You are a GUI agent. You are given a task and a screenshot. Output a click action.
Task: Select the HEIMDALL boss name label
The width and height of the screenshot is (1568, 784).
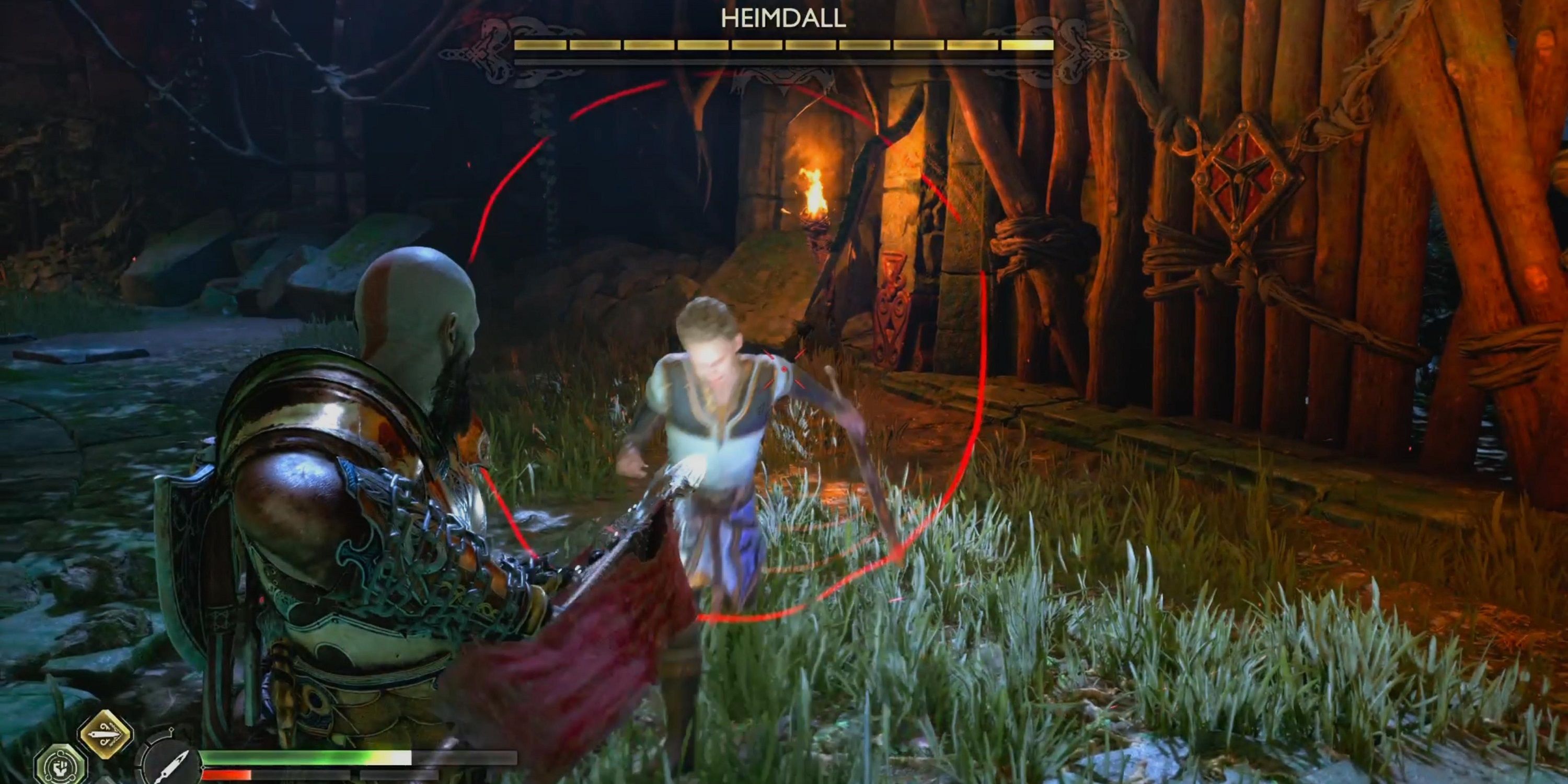(x=783, y=19)
